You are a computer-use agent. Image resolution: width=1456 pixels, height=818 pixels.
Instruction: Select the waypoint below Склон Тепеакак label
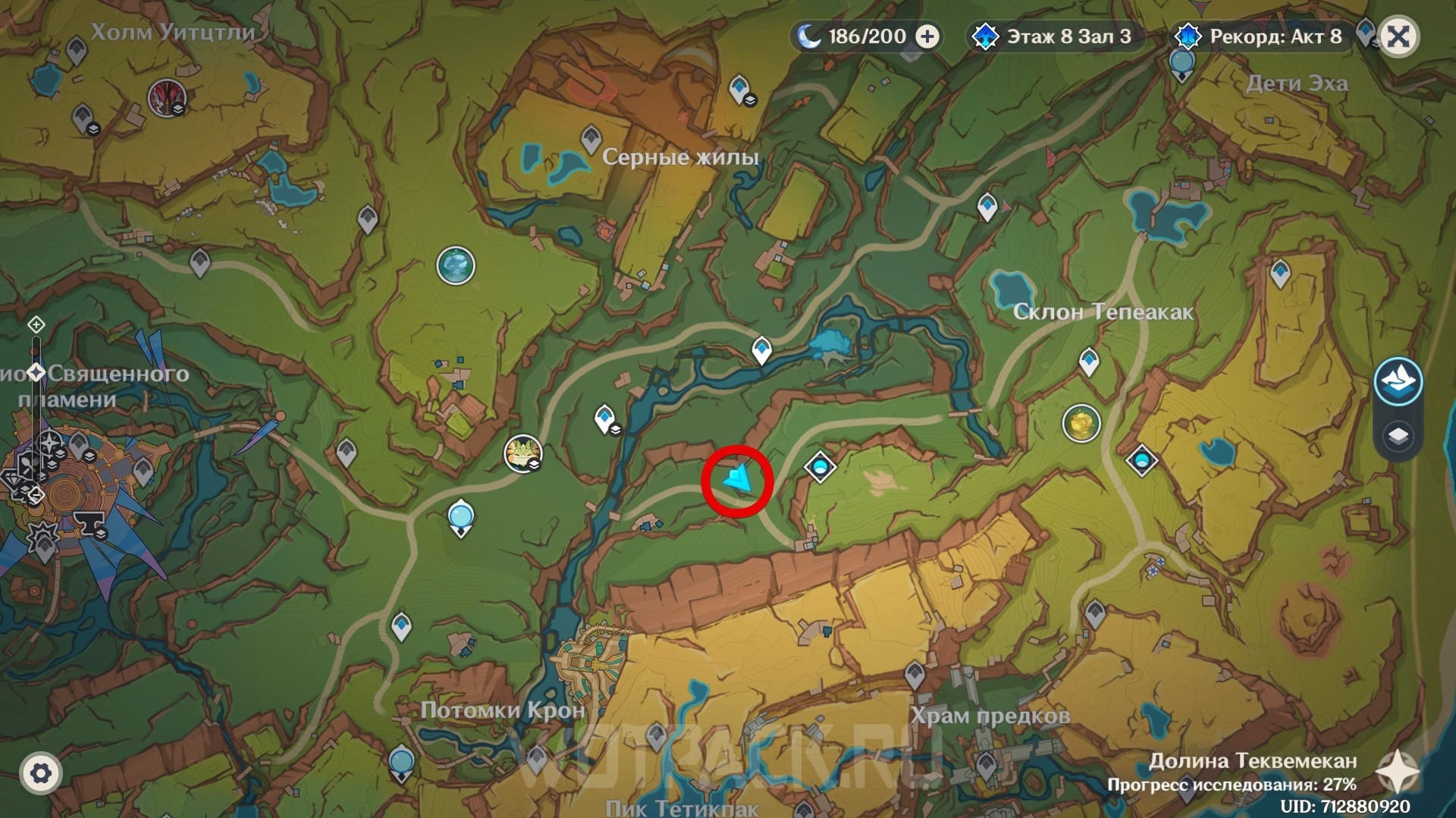tap(1089, 361)
